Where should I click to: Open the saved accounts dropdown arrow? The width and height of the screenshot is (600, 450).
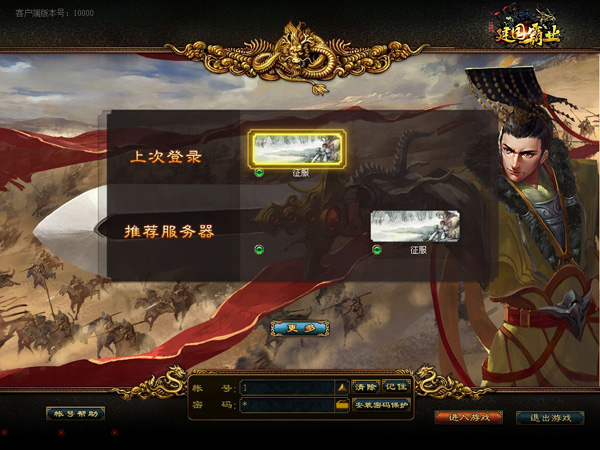point(341,387)
